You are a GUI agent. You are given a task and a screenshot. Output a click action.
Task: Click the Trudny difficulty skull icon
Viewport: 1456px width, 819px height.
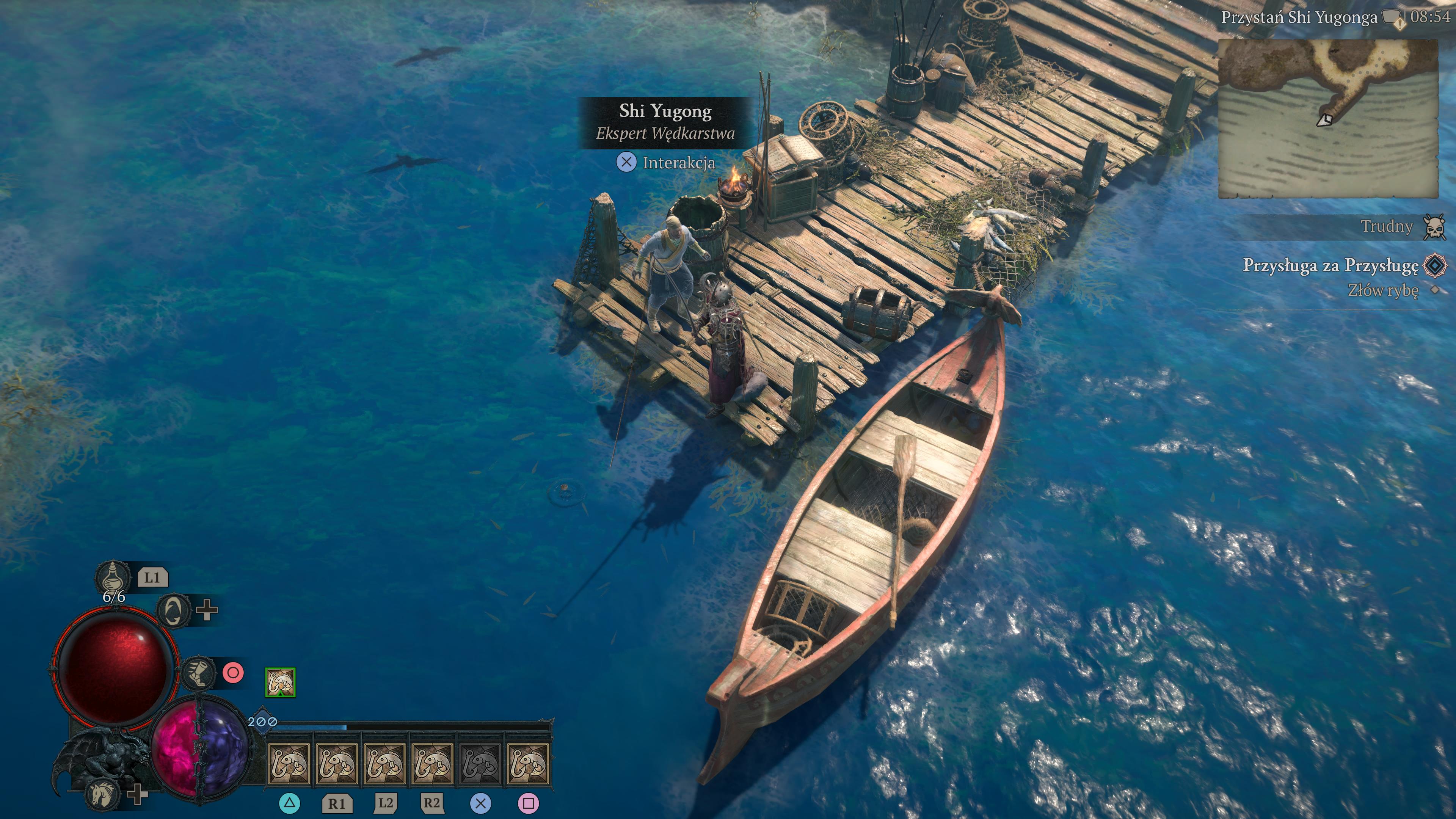[x=1434, y=227]
